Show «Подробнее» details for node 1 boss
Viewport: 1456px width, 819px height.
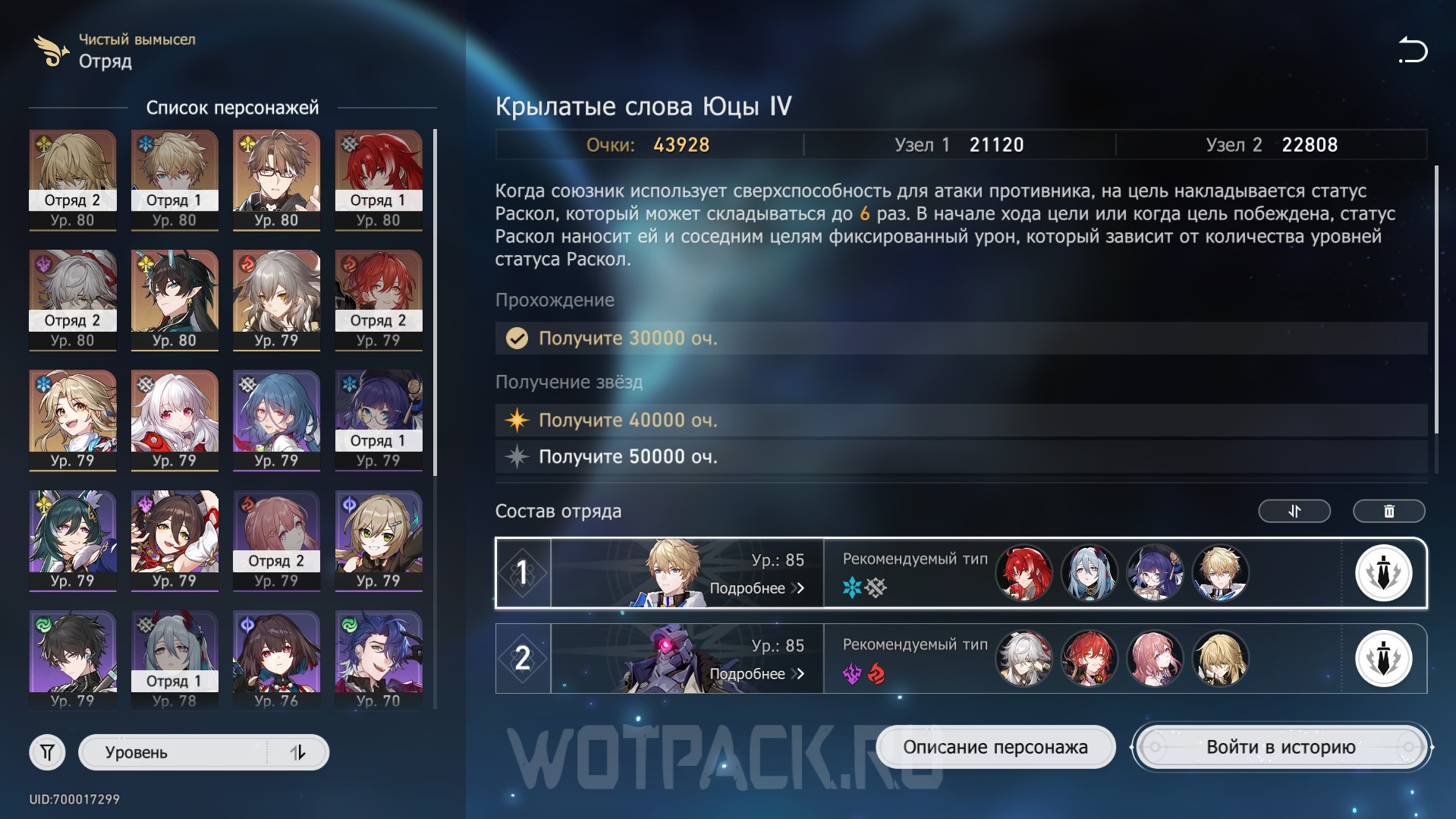[x=756, y=588]
